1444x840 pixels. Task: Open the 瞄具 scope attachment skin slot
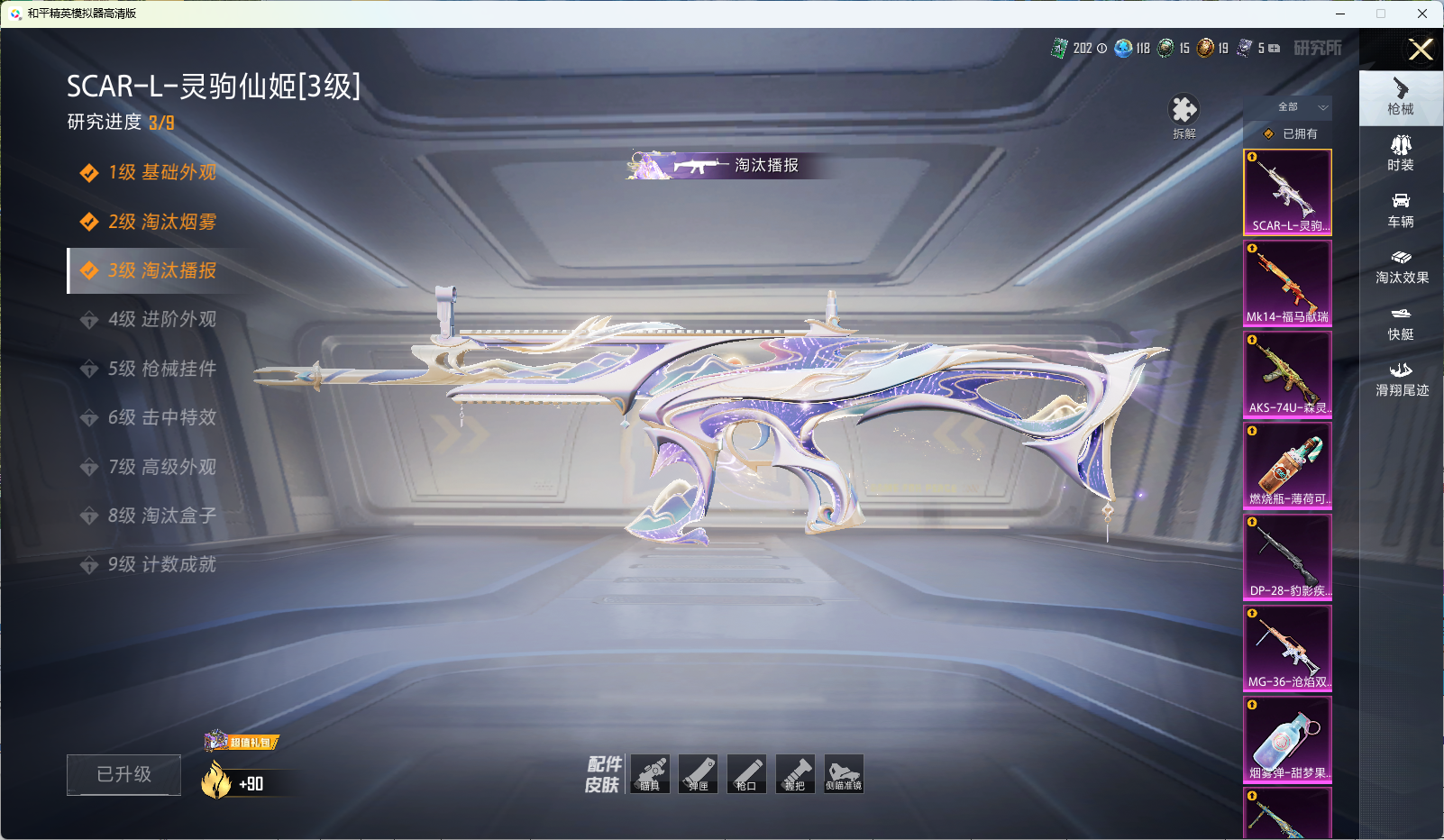click(x=650, y=774)
